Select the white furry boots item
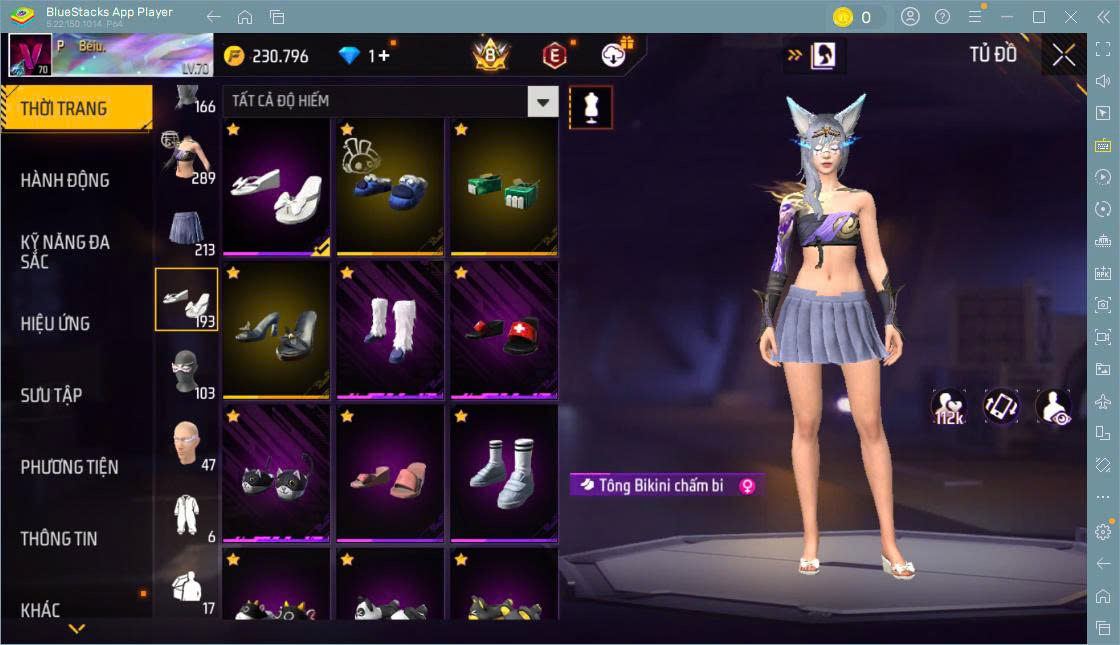The image size is (1120, 645). 390,330
